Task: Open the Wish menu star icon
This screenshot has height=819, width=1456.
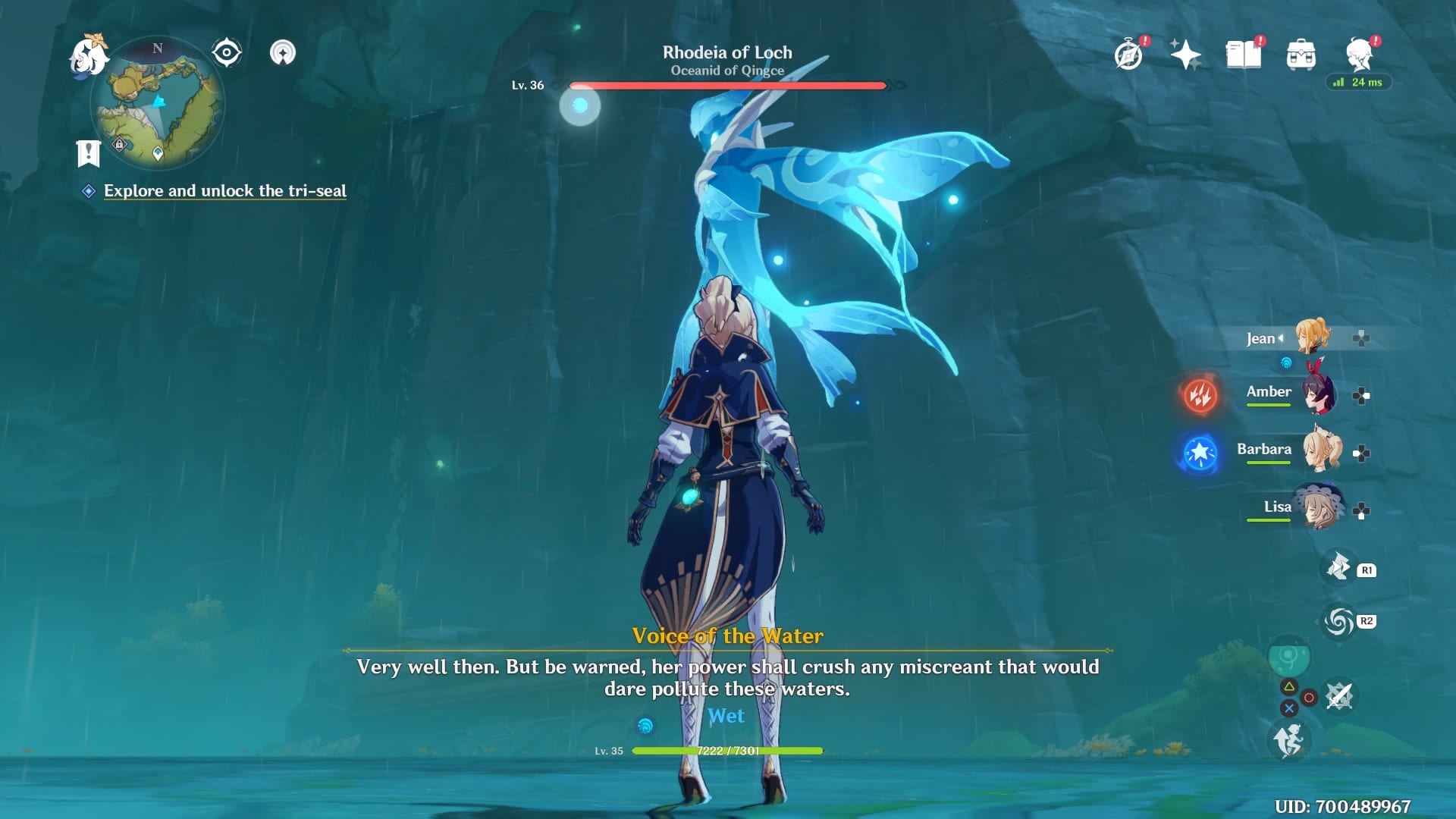Action: 1185,53
